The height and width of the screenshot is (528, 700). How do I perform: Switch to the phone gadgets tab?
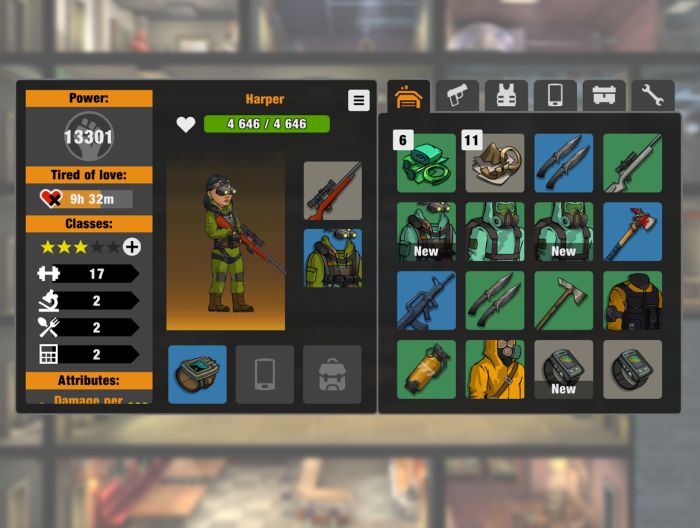pyautogui.click(x=555, y=96)
